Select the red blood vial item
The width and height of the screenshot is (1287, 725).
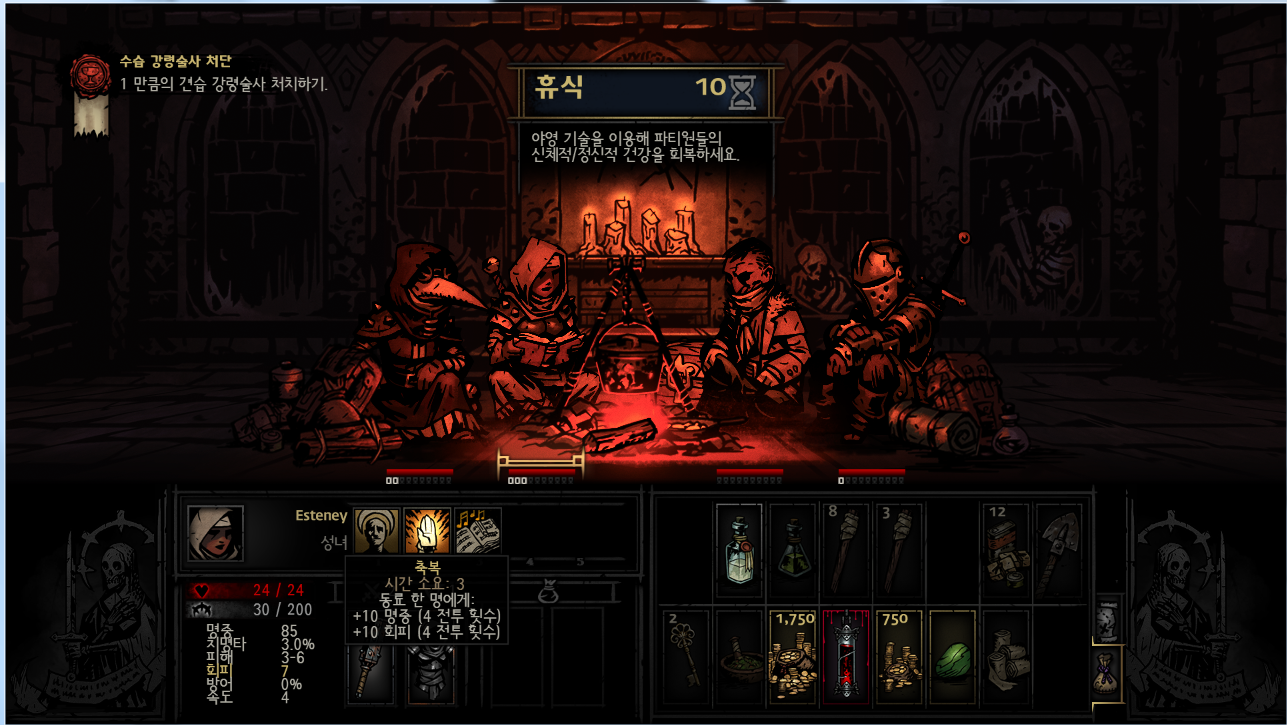(846, 656)
